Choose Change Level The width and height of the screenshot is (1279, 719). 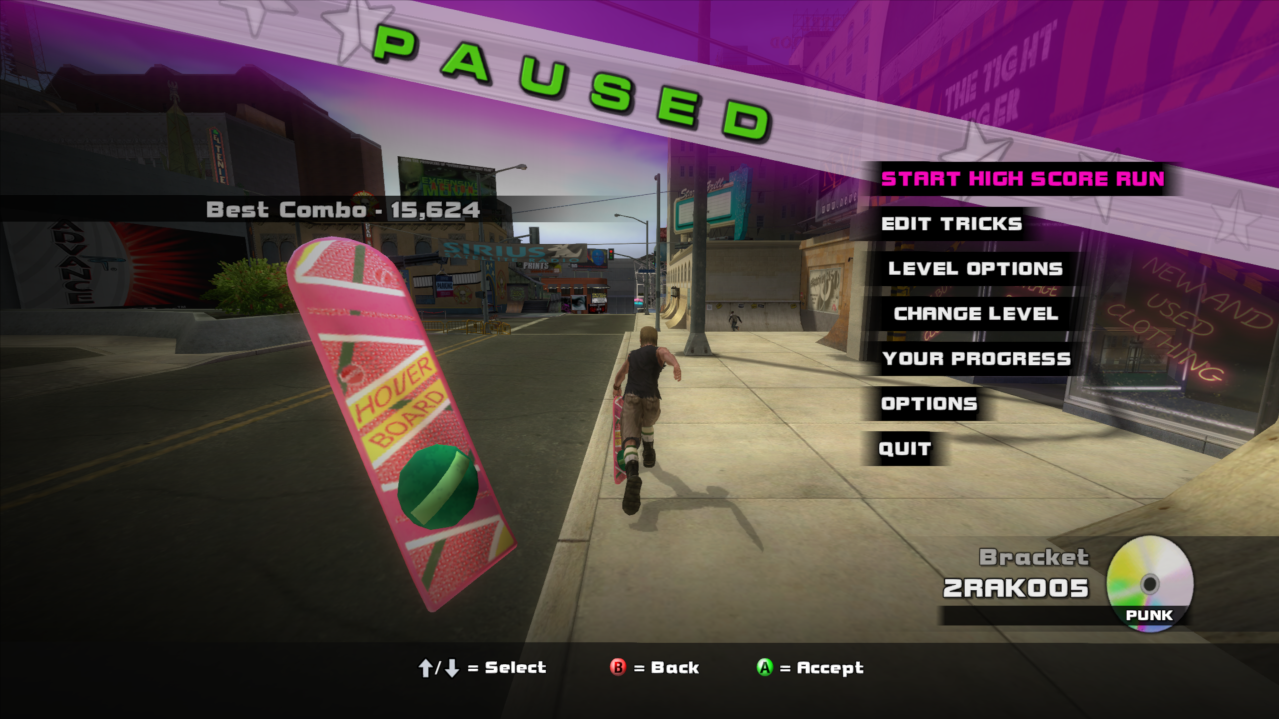(x=975, y=314)
